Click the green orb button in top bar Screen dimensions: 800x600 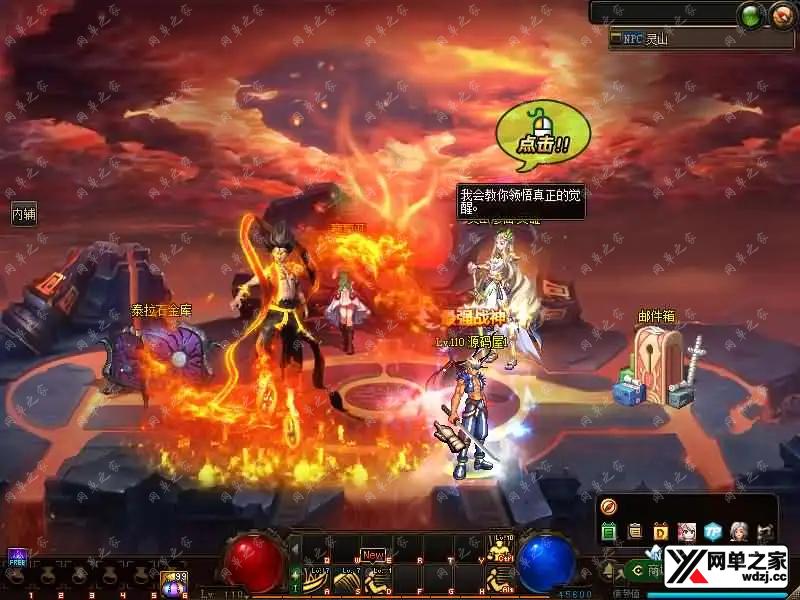[x=752, y=15]
